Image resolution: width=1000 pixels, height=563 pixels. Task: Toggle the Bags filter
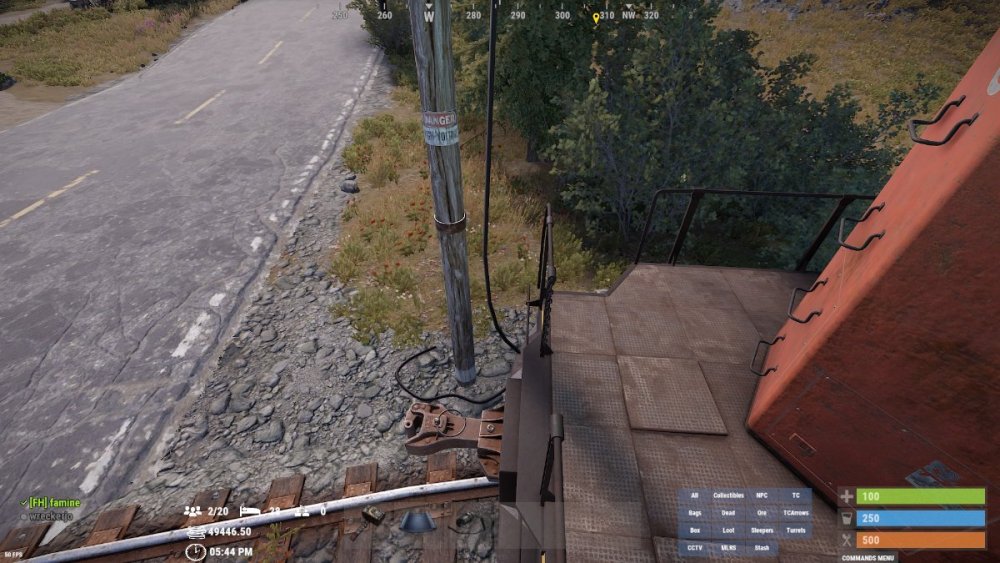695,513
